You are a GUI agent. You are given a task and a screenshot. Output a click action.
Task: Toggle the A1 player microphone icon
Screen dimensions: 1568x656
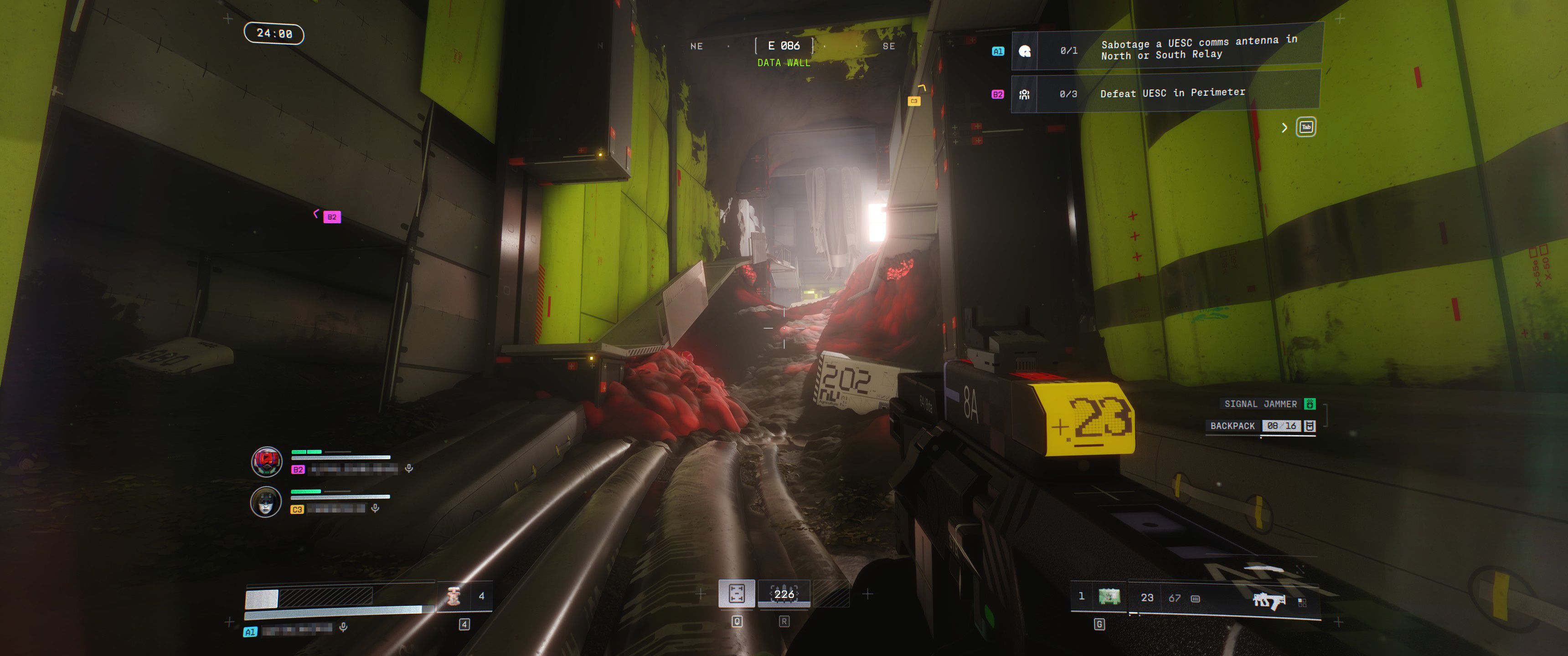click(x=343, y=627)
